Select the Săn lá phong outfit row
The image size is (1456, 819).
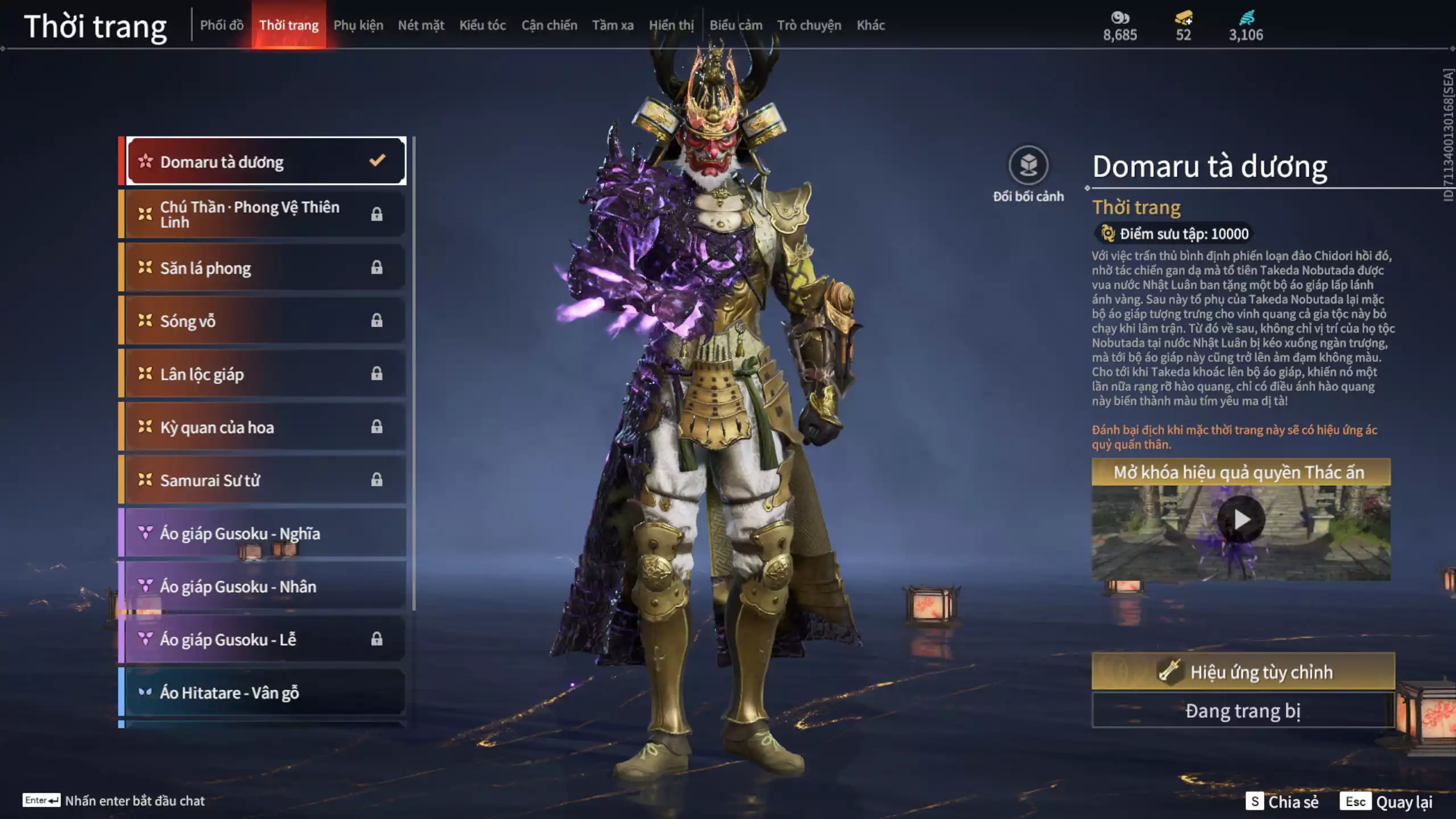click(266, 267)
